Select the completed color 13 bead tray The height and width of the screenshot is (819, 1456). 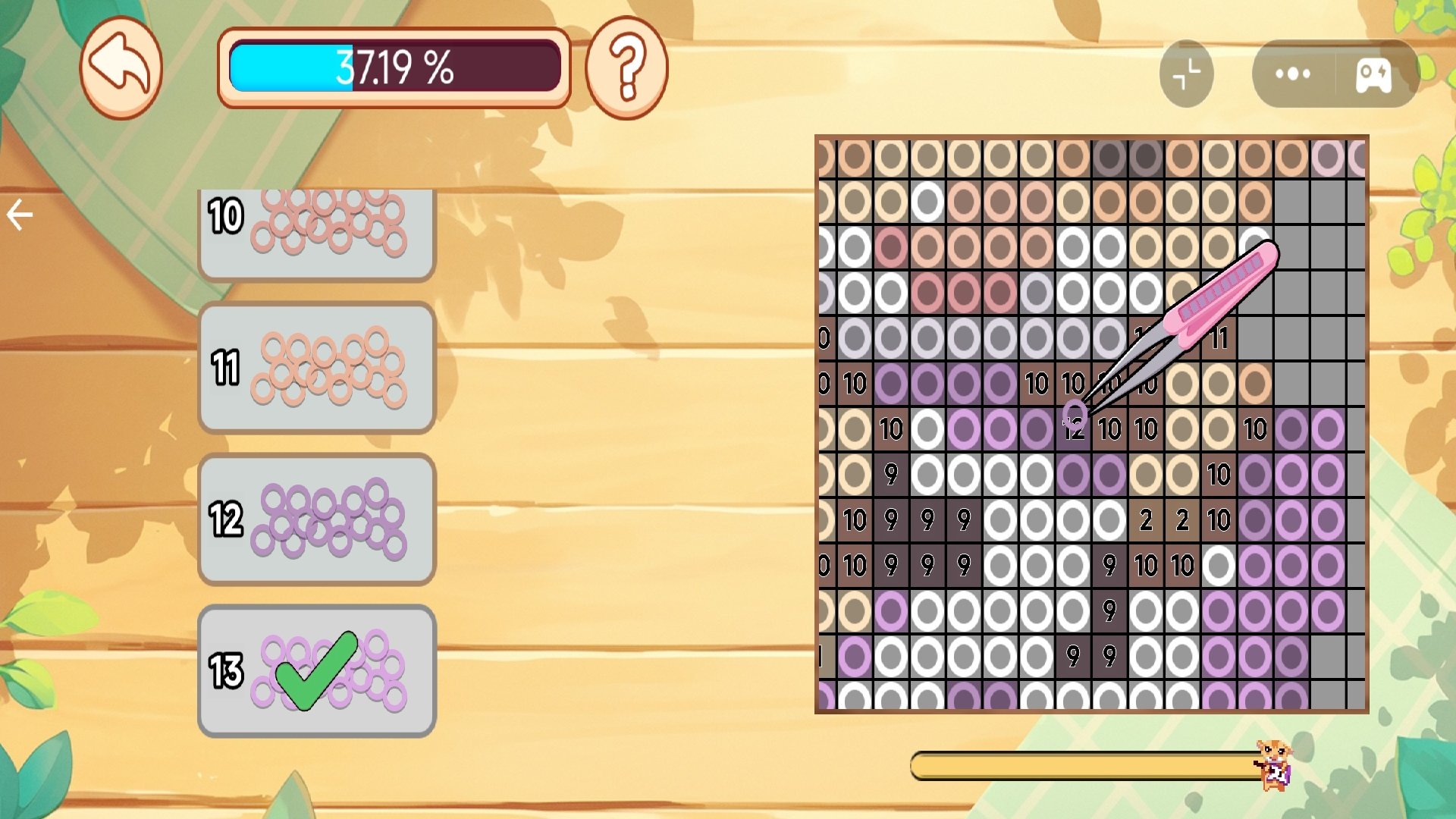pyautogui.click(x=316, y=671)
